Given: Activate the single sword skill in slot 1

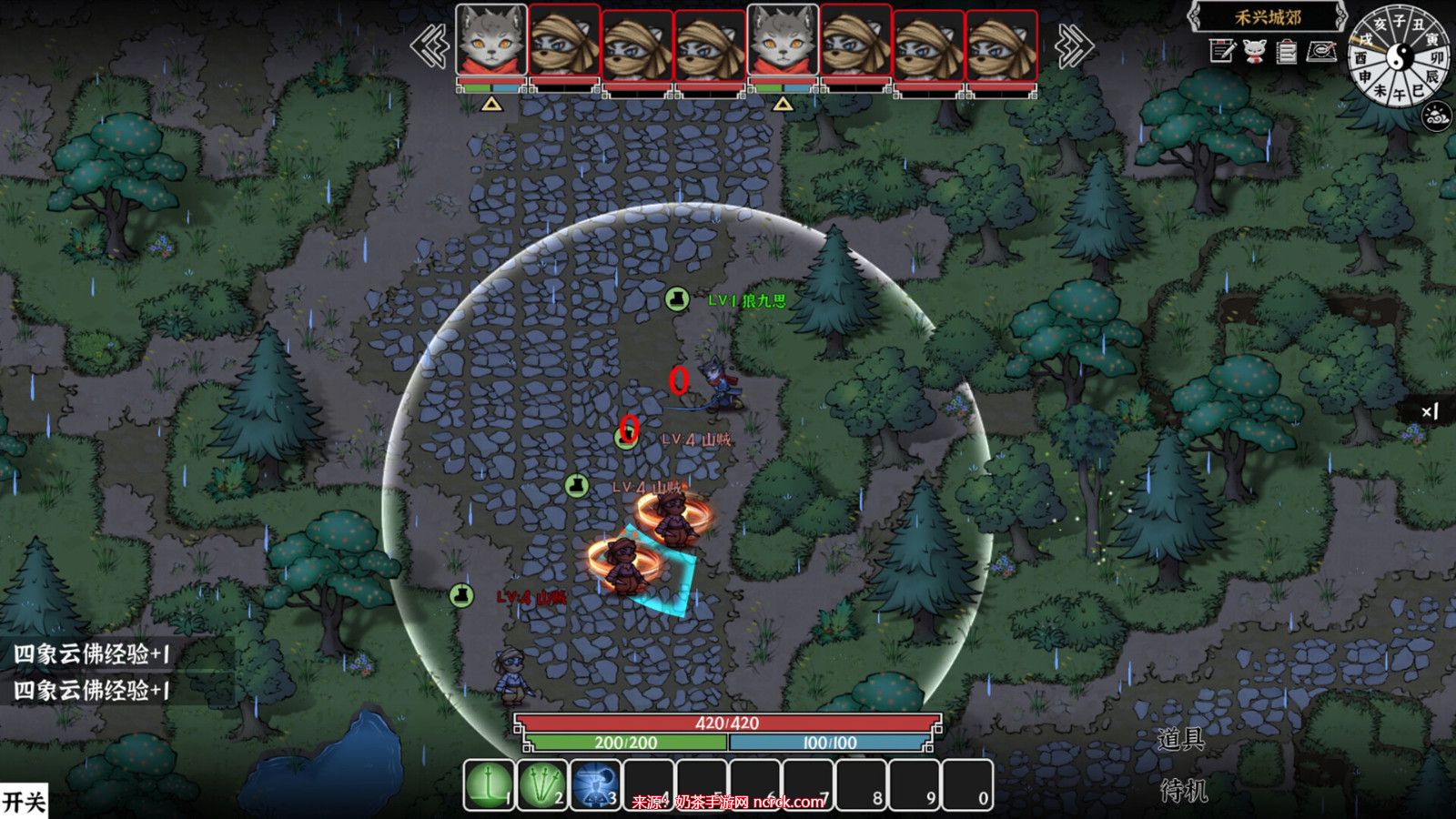Looking at the screenshot, I should tap(489, 784).
